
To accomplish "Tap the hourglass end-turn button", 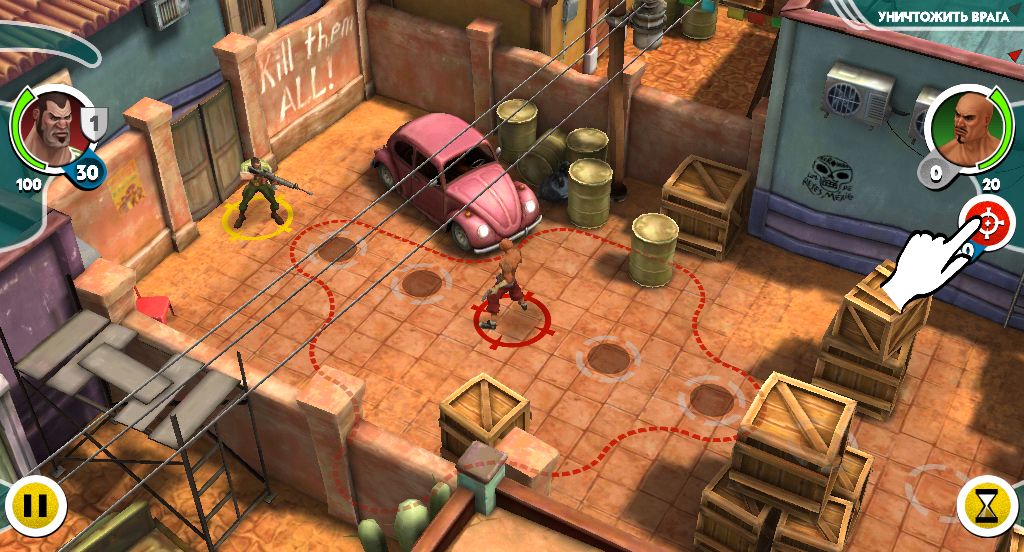I will point(987,507).
